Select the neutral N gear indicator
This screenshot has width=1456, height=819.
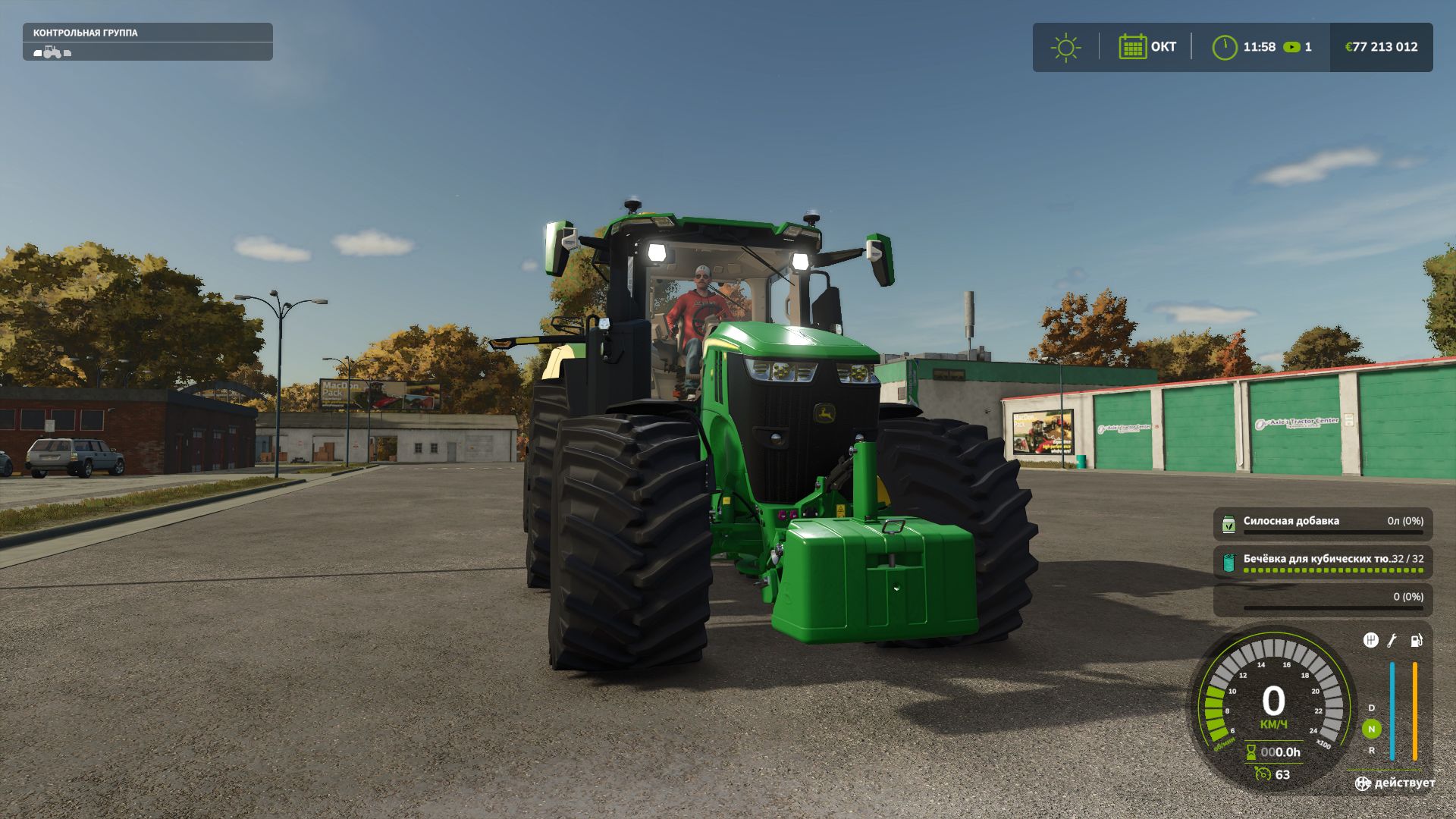tap(1371, 729)
